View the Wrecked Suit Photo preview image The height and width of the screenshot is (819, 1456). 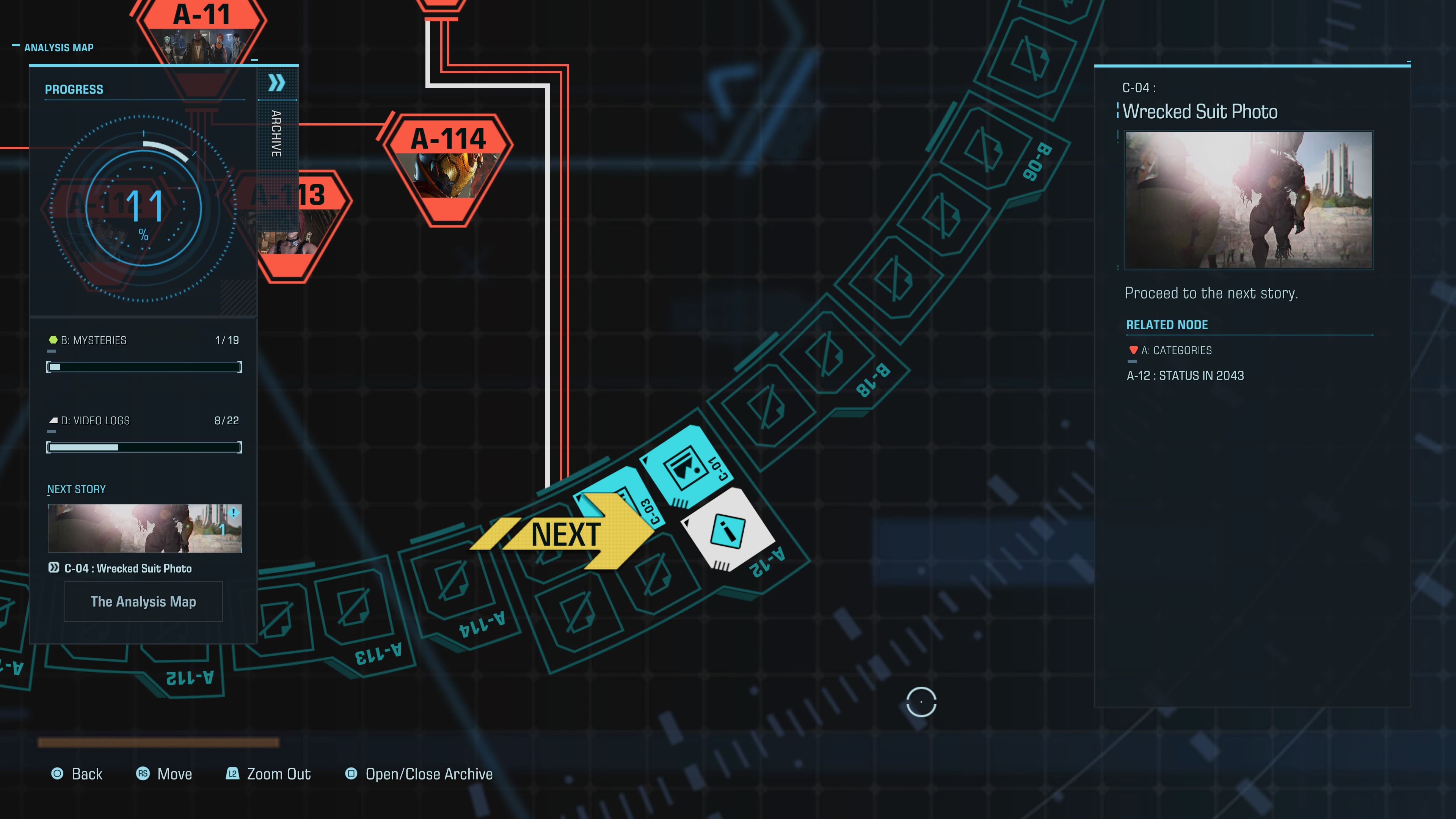[1249, 200]
